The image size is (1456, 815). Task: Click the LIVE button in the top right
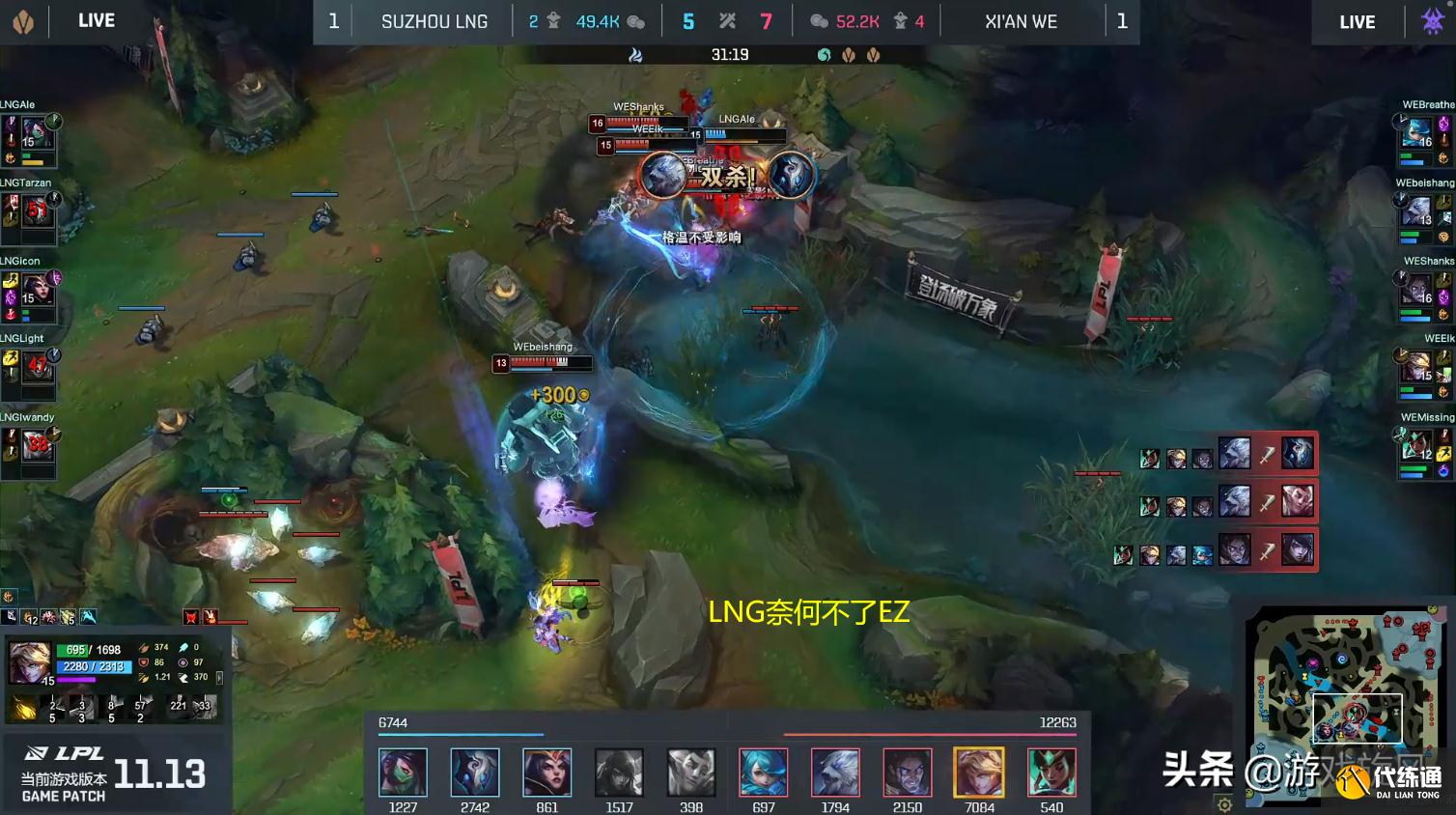[x=1356, y=21]
